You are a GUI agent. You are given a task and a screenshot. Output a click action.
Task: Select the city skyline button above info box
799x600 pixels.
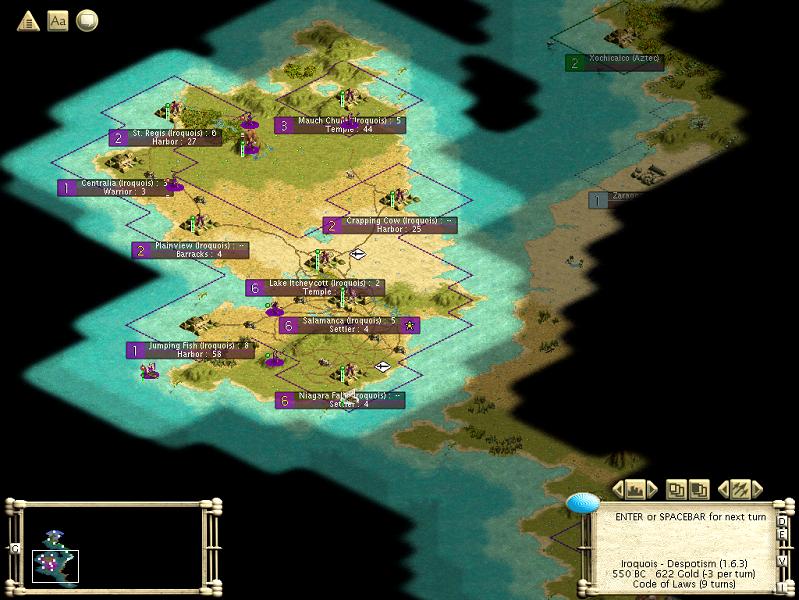pos(634,489)
